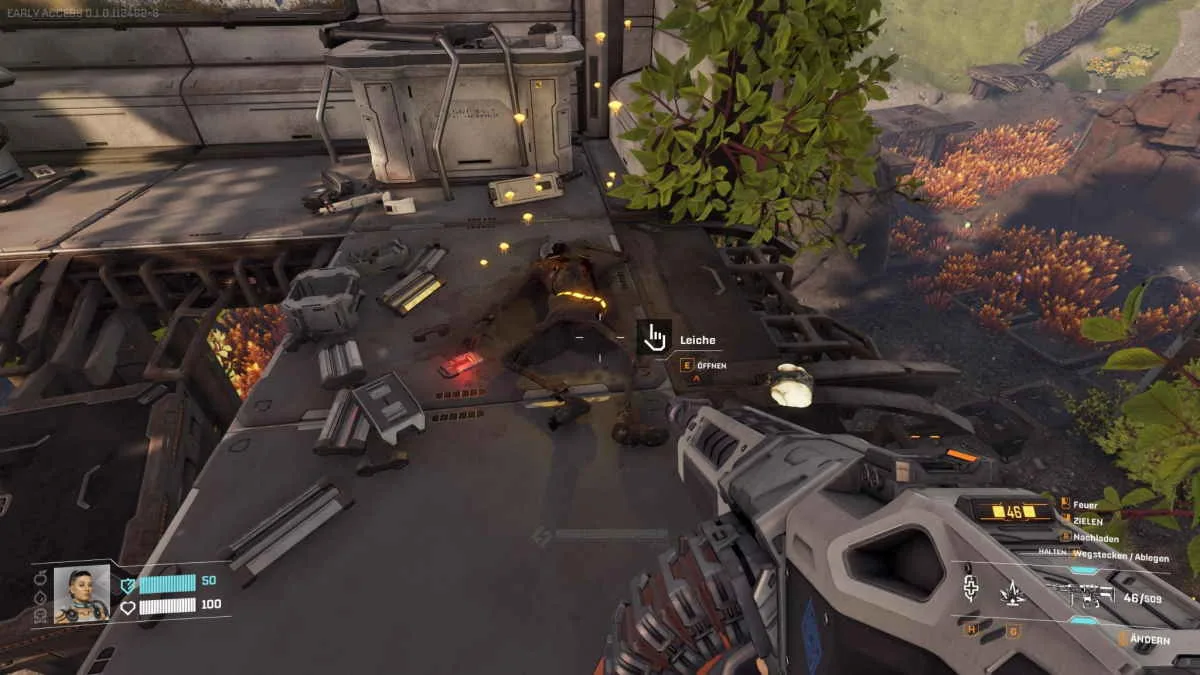Click the apple hunger status icon
This screenshot has height=675, width=1200.
(40, 578)
